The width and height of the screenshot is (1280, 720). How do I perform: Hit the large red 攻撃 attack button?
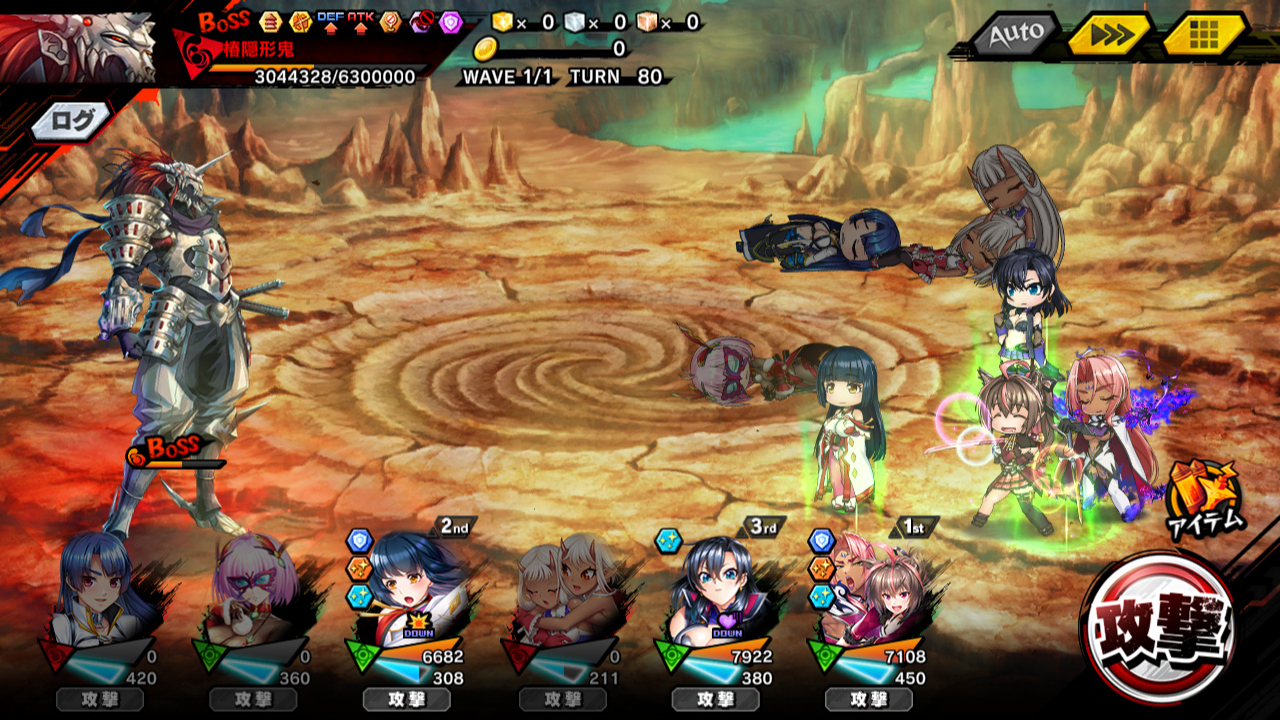(x=1159, y=626)
